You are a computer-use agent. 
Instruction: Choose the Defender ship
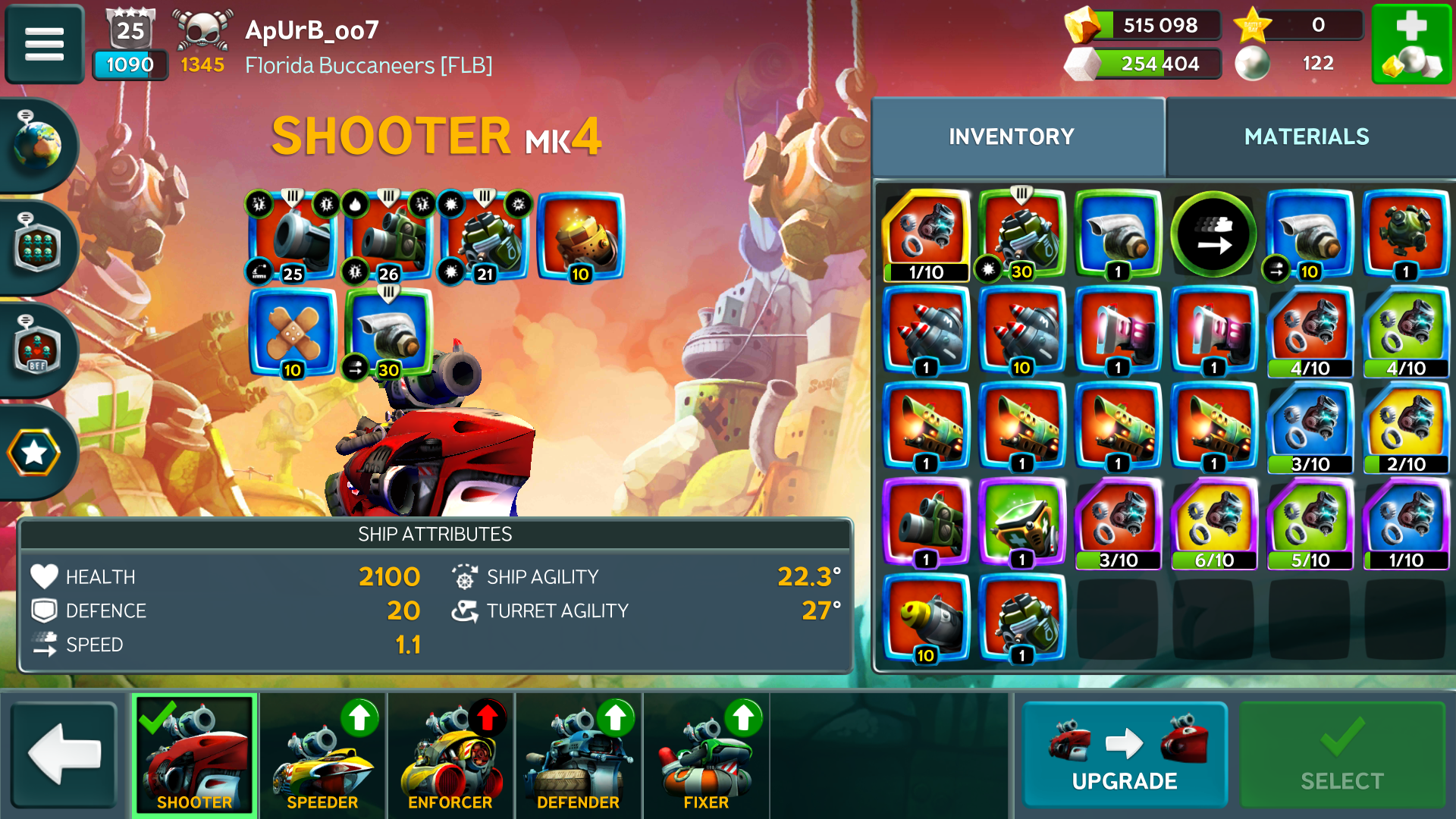pos(578,755)
